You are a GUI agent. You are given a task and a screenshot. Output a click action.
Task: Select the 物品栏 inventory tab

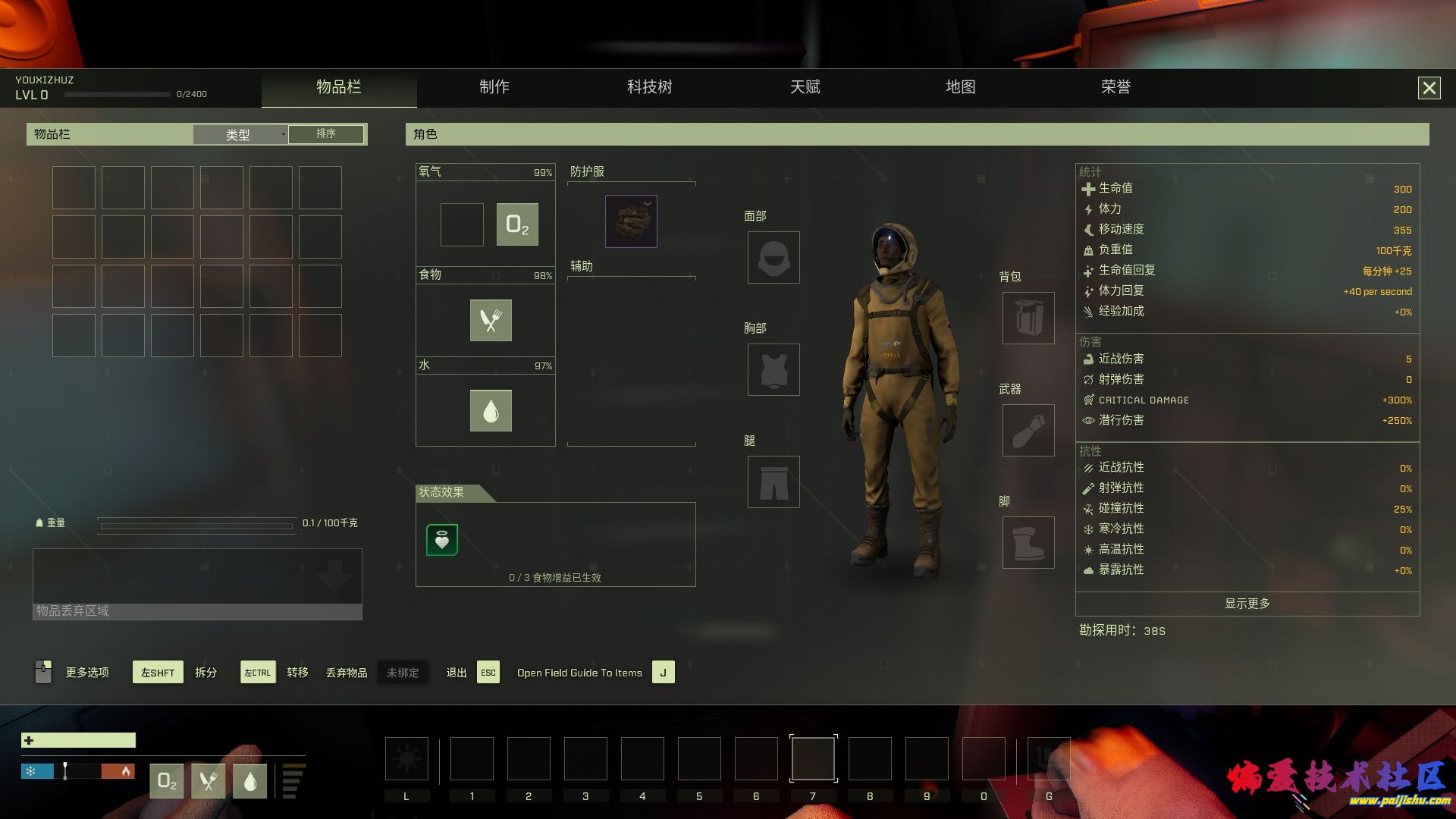click(338, 87)
